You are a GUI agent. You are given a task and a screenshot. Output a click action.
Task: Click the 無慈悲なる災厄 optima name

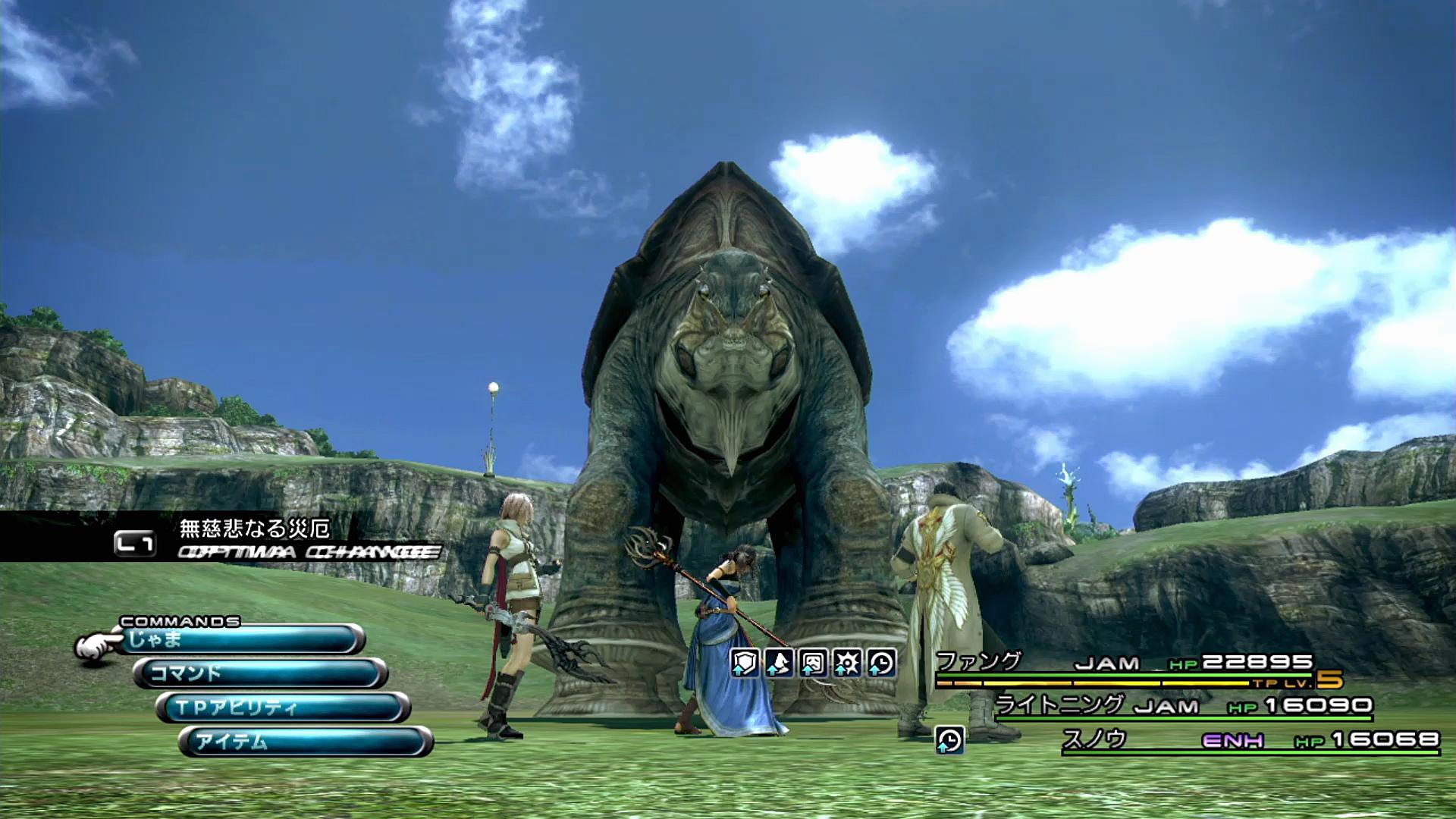point(254,528)
